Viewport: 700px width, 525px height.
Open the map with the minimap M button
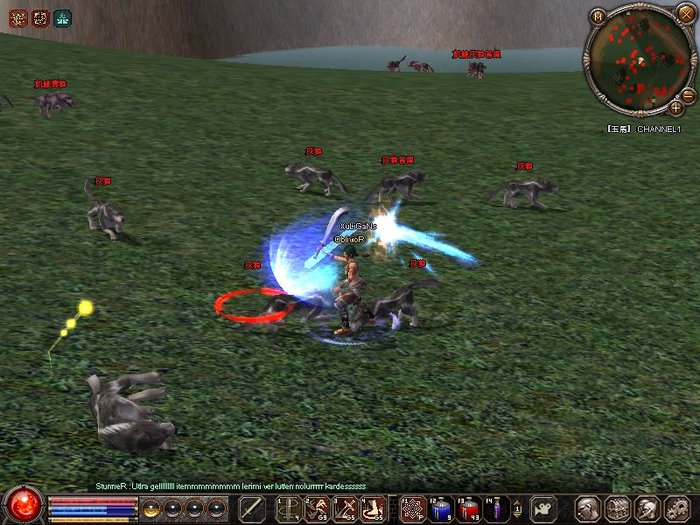(x=598, y=16)
